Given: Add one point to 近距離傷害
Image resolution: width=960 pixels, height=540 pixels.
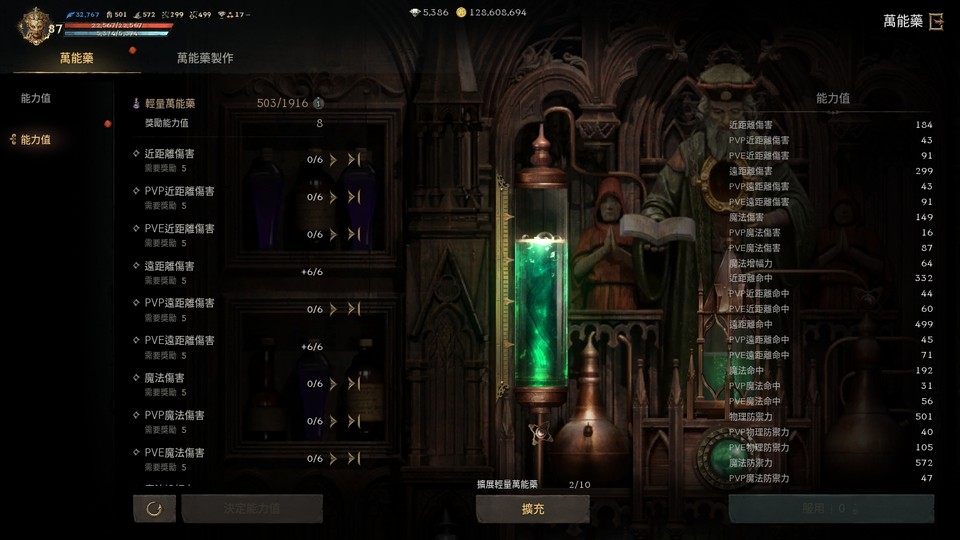Looking at the screenshot, I should (x=334, y=160).
